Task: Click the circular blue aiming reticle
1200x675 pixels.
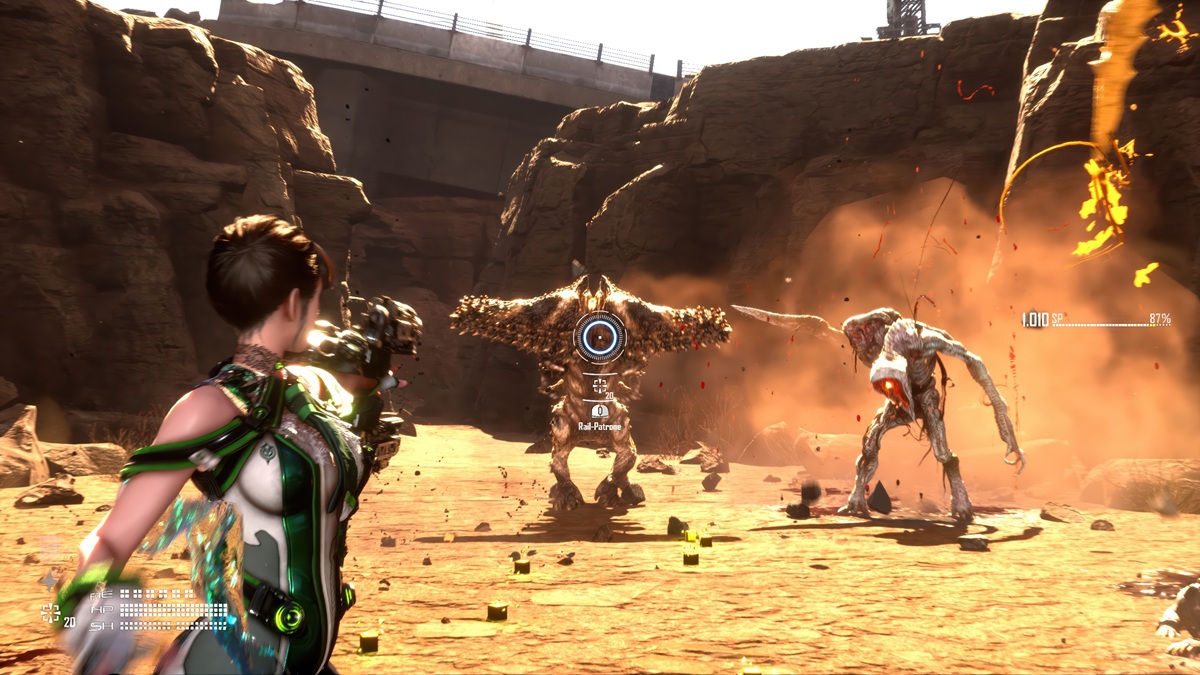Action: click(599, 338)
